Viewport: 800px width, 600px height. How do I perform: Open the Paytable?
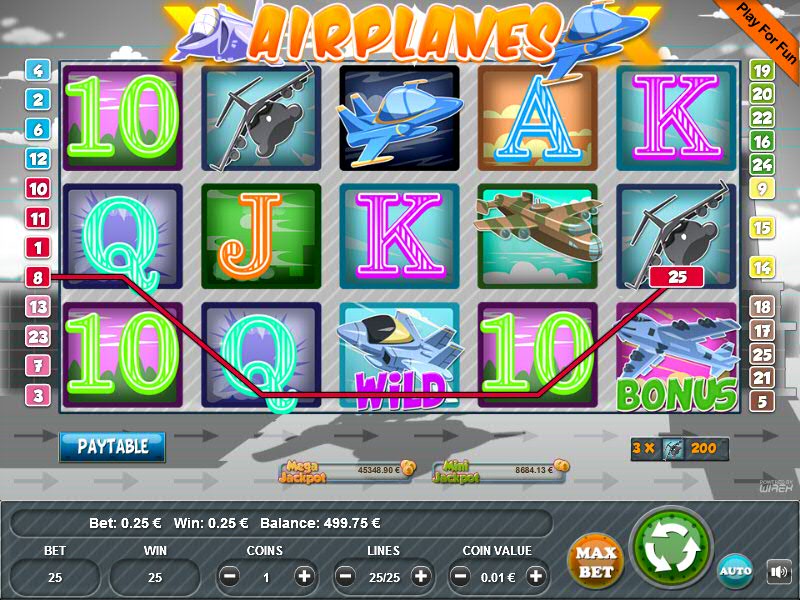[x=112, y=446]
